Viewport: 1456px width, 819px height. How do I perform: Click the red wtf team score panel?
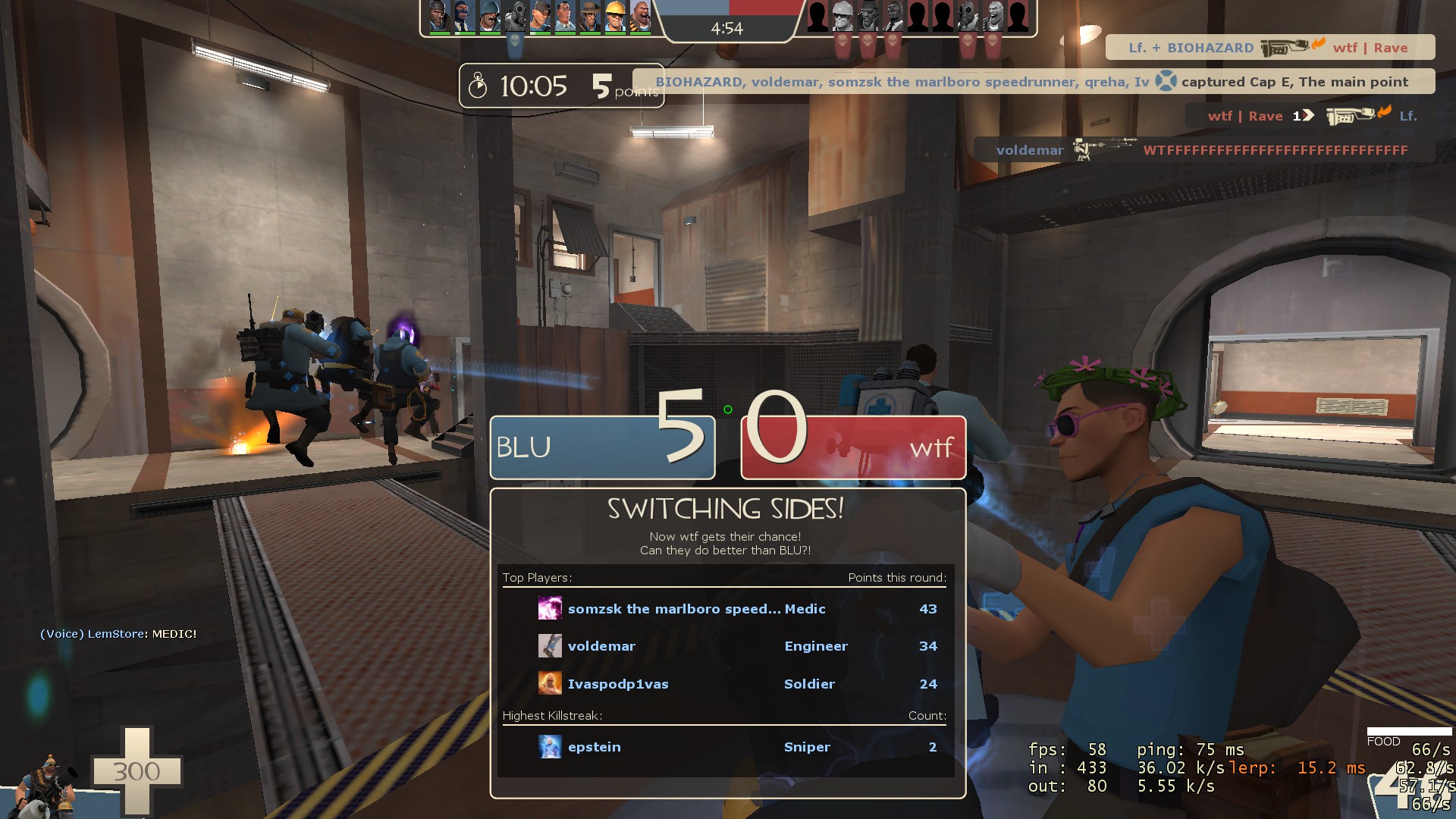(853, 447)
